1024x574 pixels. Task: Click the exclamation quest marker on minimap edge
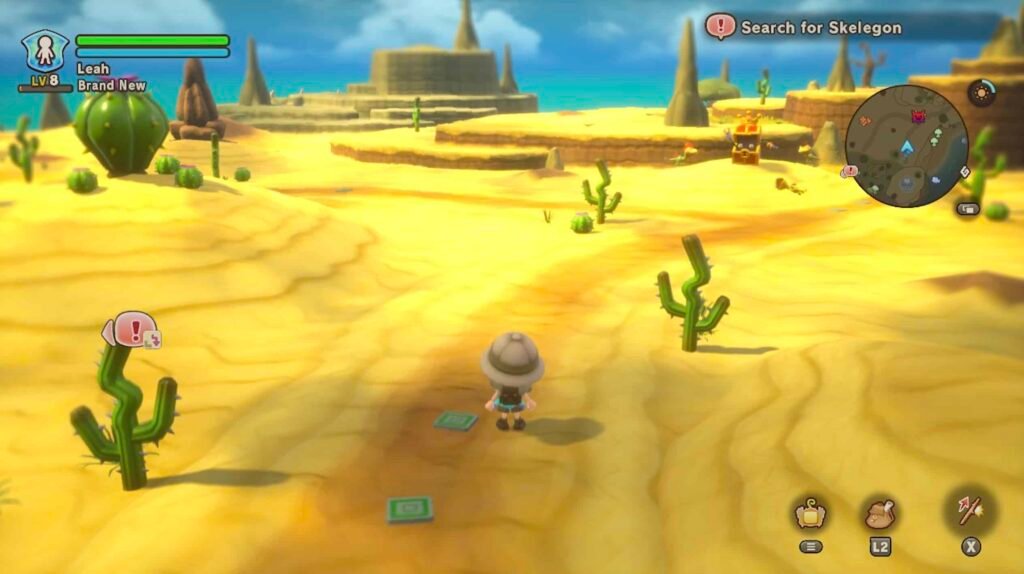click(850, 171)
